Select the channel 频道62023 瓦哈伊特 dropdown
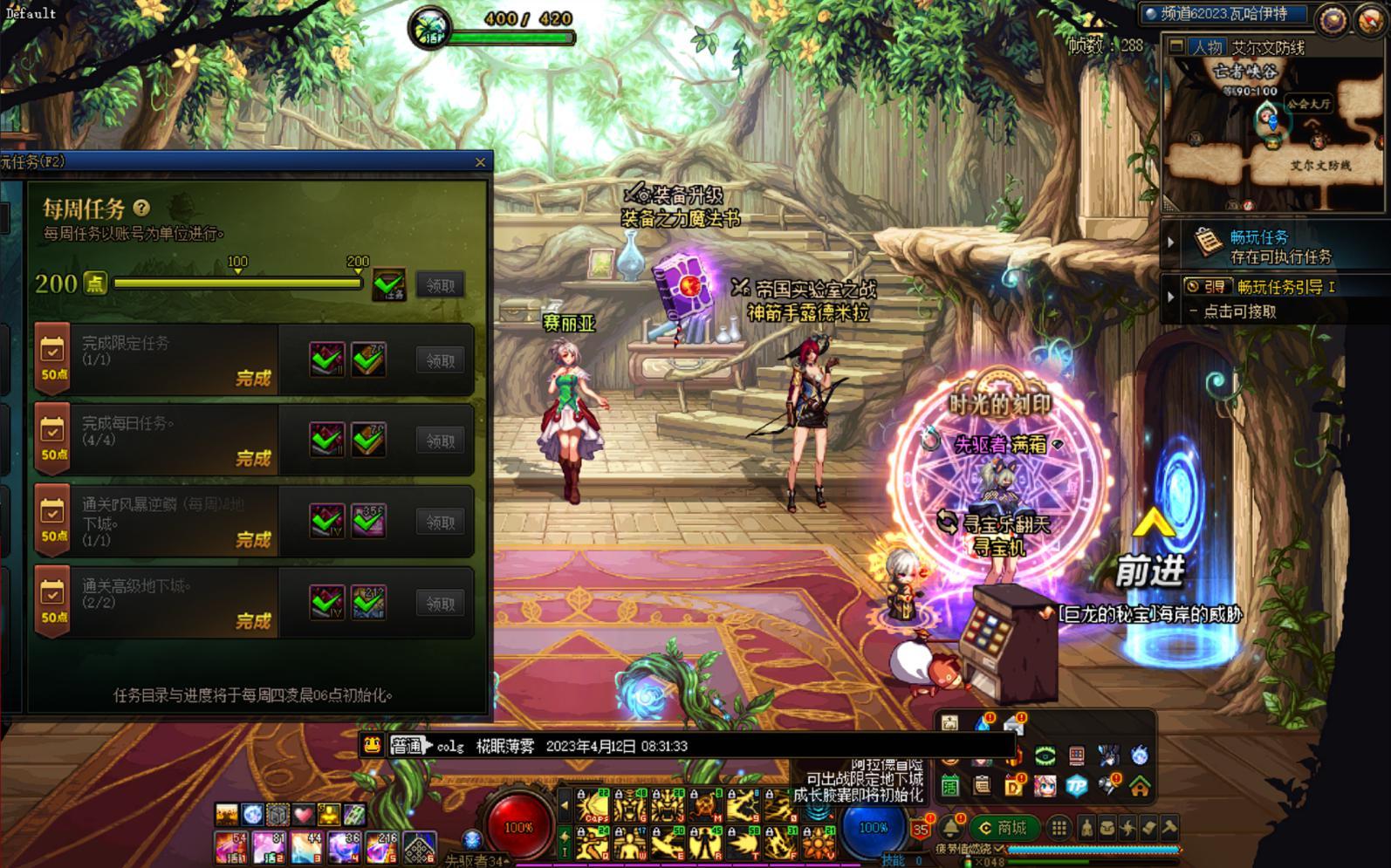The width and height of the screenshot is (1391, 868). [1225, 14]
